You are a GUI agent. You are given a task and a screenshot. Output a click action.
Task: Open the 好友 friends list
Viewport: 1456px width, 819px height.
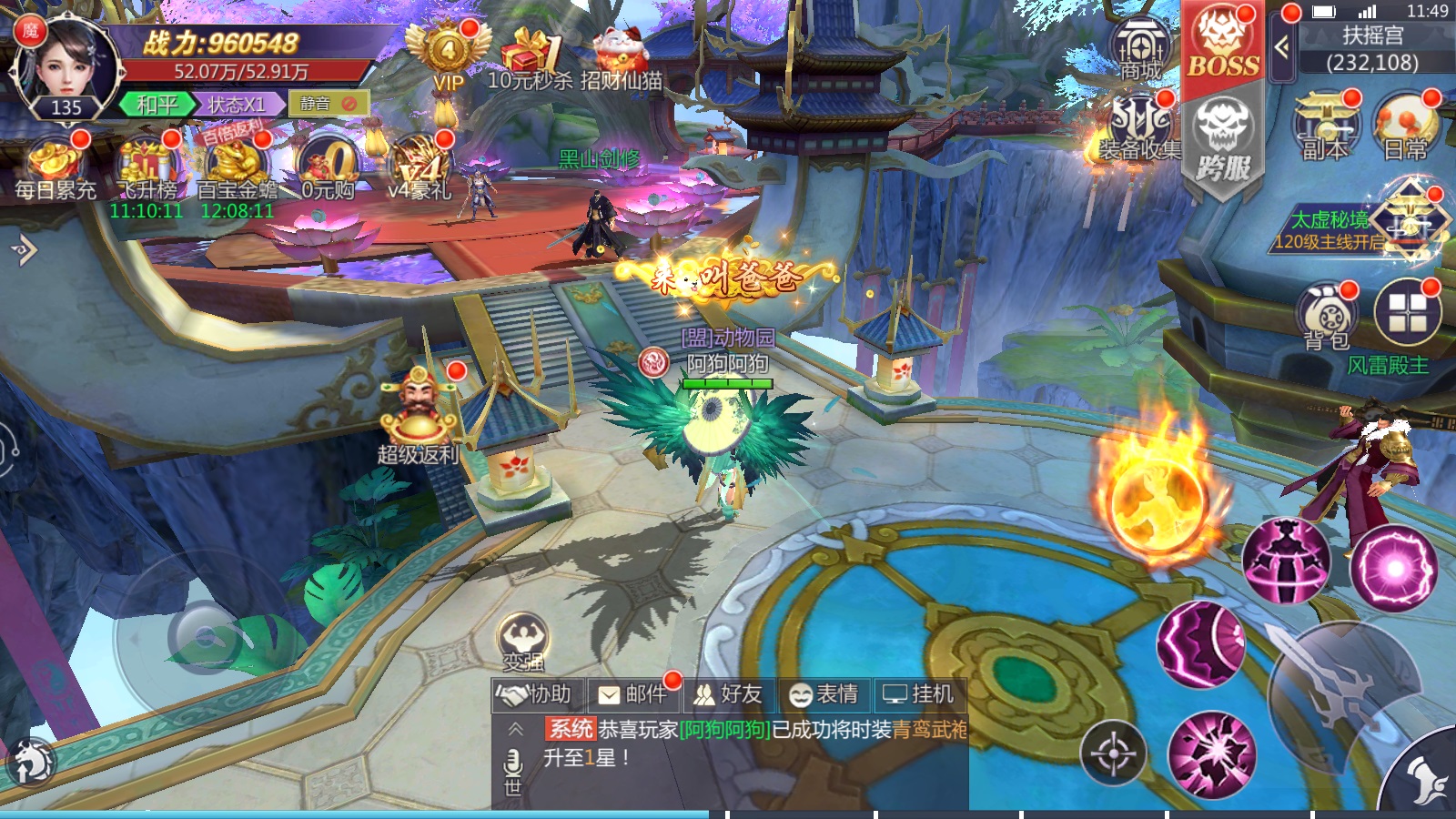[x=728, y=694]
